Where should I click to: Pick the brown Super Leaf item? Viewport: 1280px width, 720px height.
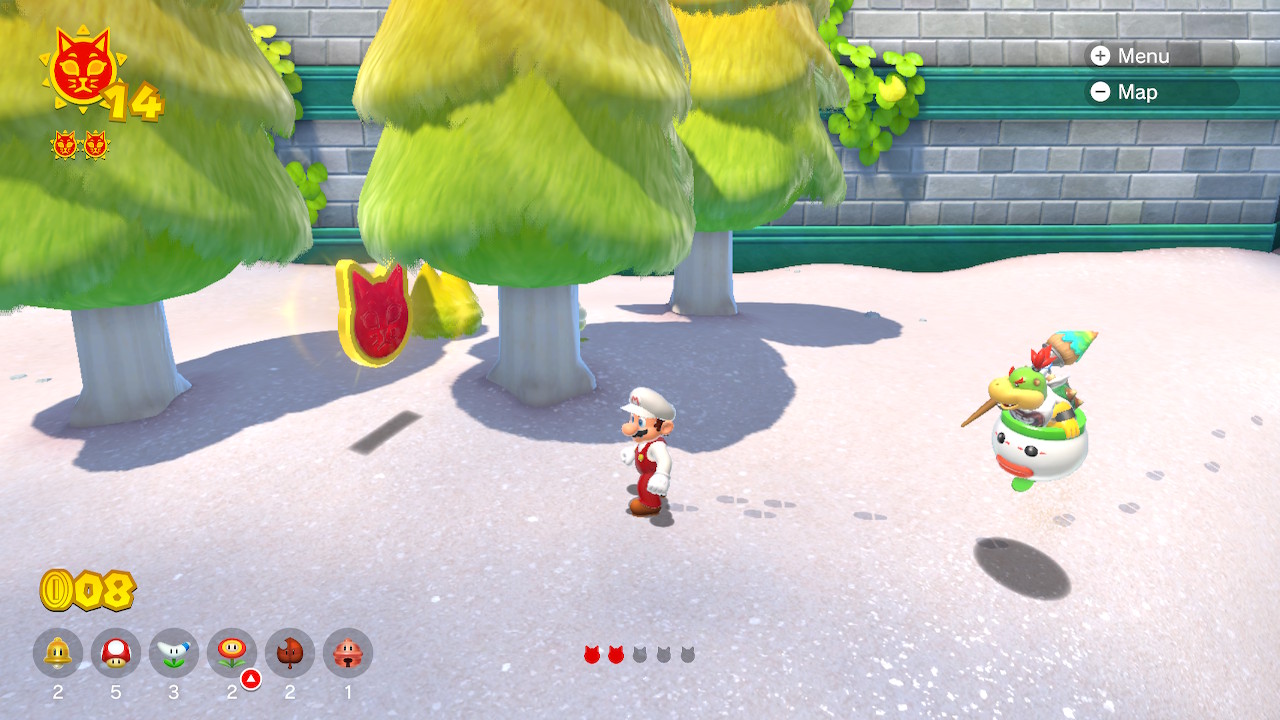pyautogui.click(x=290, y=654)
